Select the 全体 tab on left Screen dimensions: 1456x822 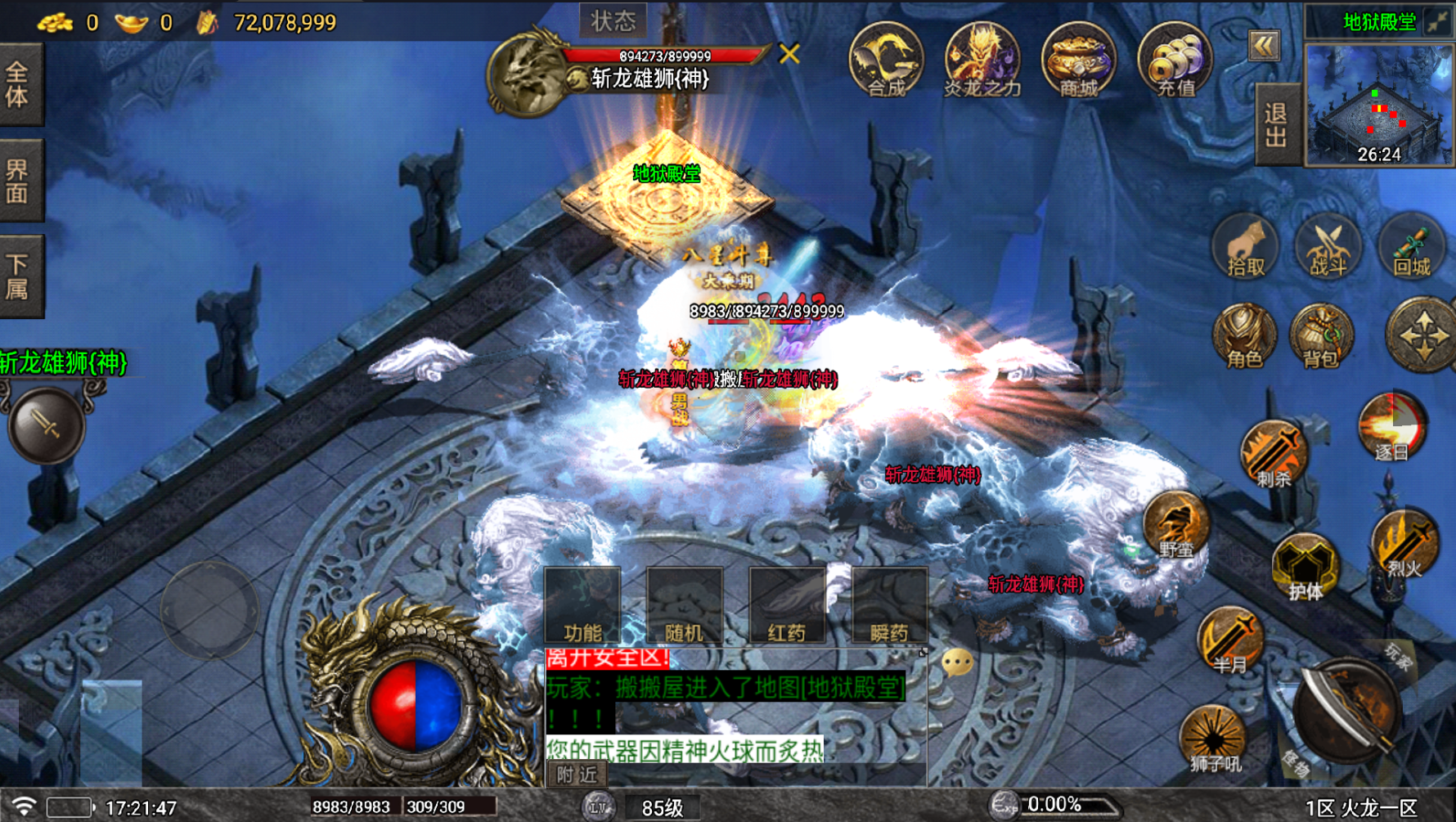point(20,84)
